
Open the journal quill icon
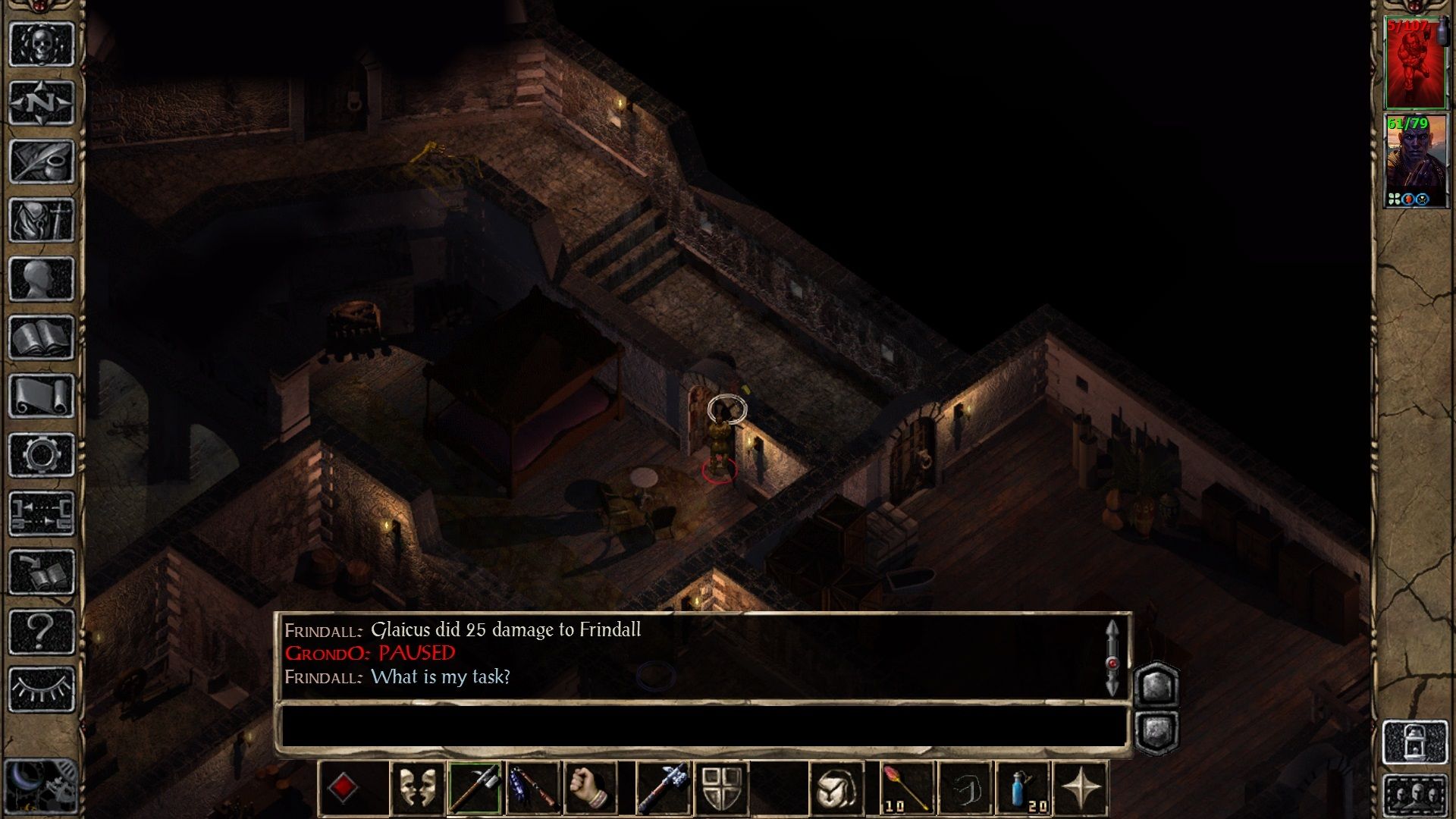[x=41, y=162]
